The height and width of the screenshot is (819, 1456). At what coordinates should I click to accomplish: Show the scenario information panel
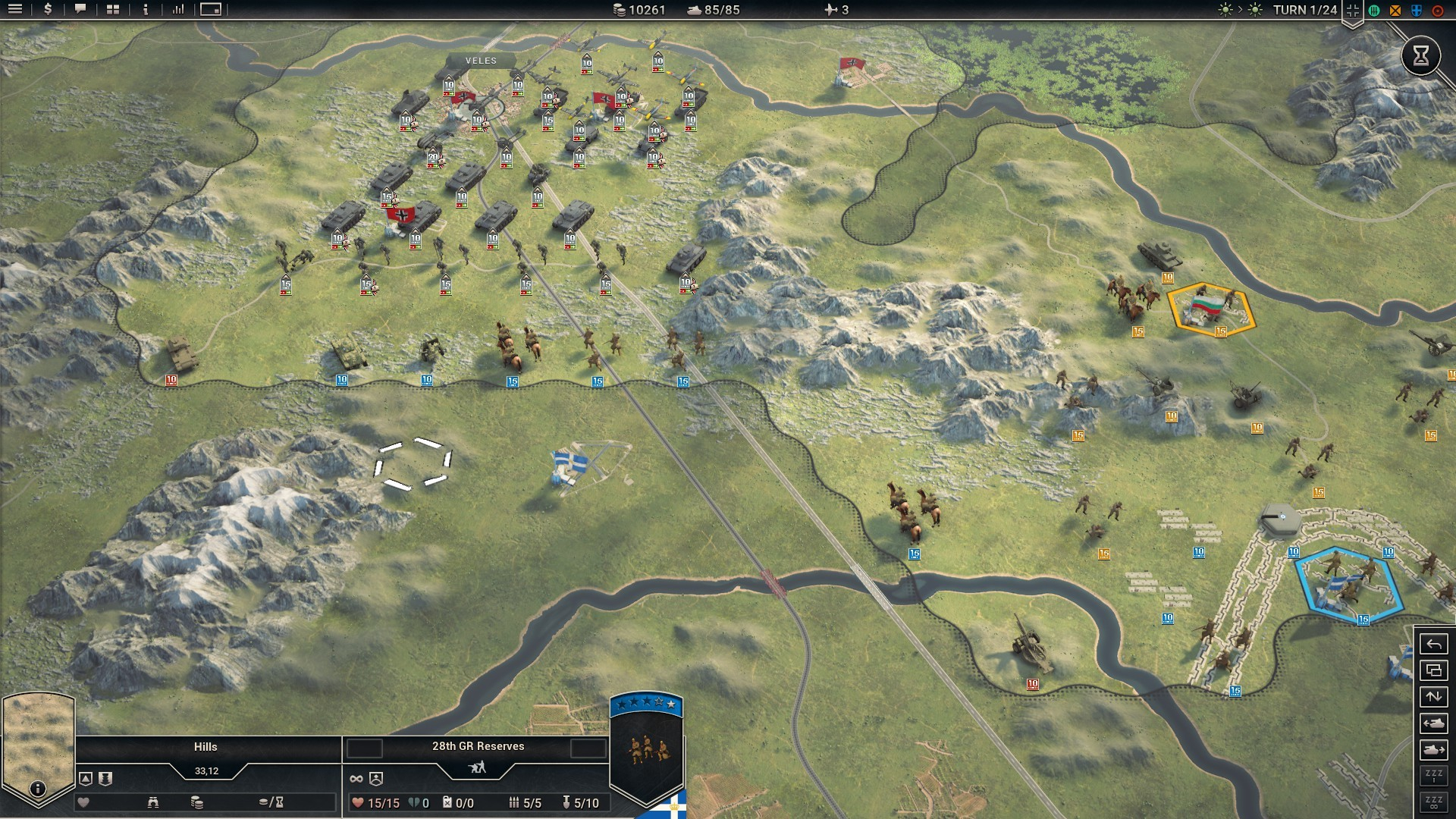pos(146,9)
